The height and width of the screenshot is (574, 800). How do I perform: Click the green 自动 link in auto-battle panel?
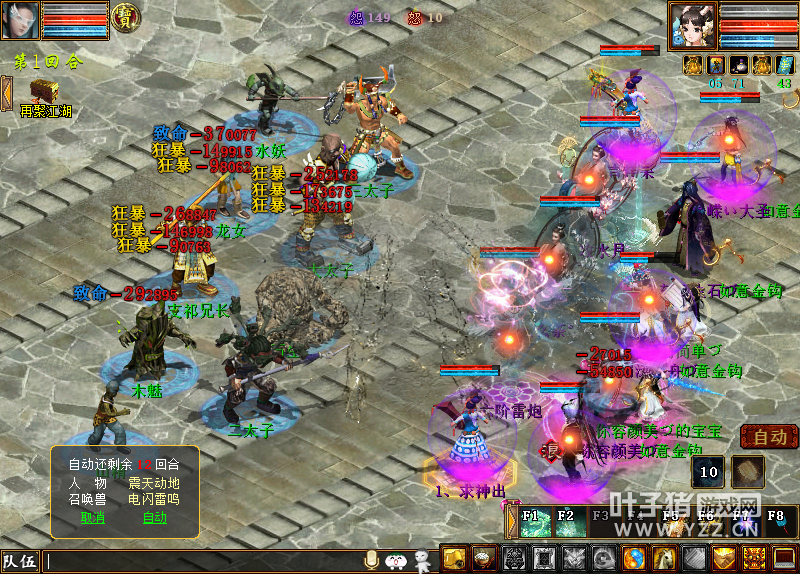[x=154, y=517]
